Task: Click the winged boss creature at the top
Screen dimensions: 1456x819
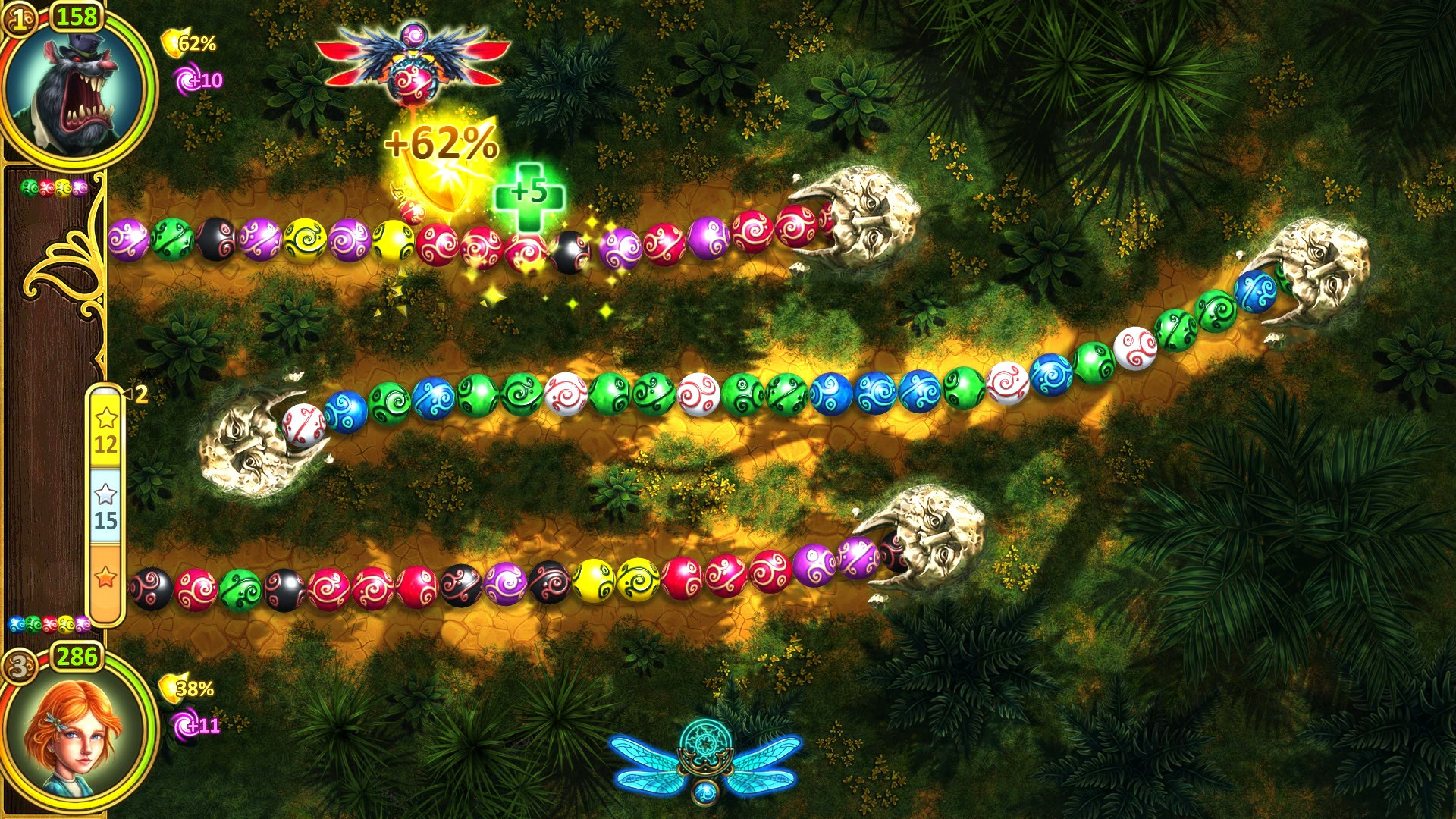Action: (x=413, y=61)
